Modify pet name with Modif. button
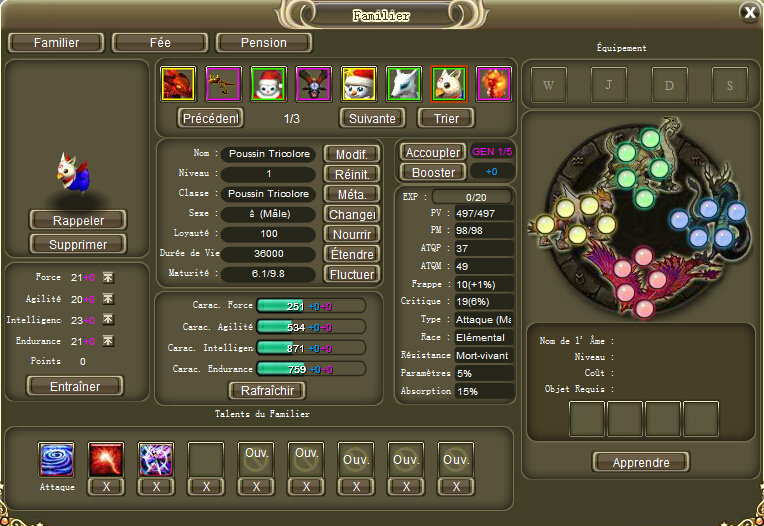Image resolution: width=764 pixels, height=526 pixels. [350, 154]
